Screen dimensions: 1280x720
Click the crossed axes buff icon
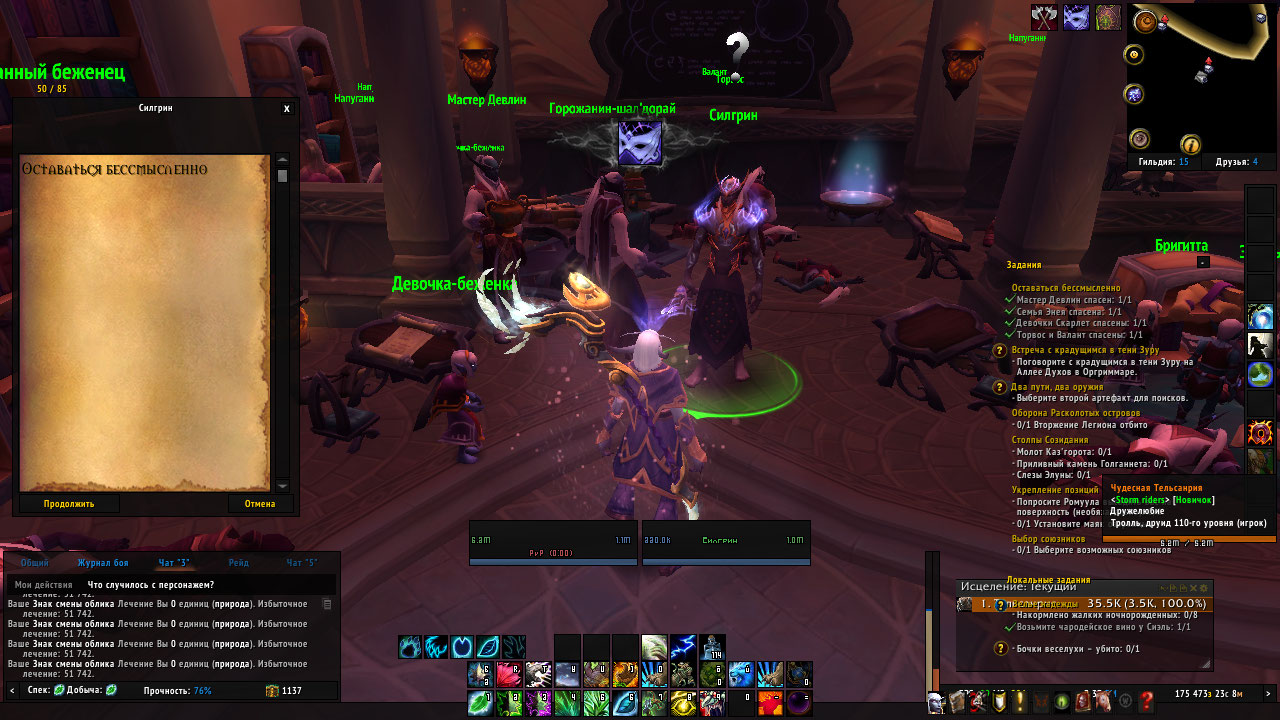pos(1044,18)
